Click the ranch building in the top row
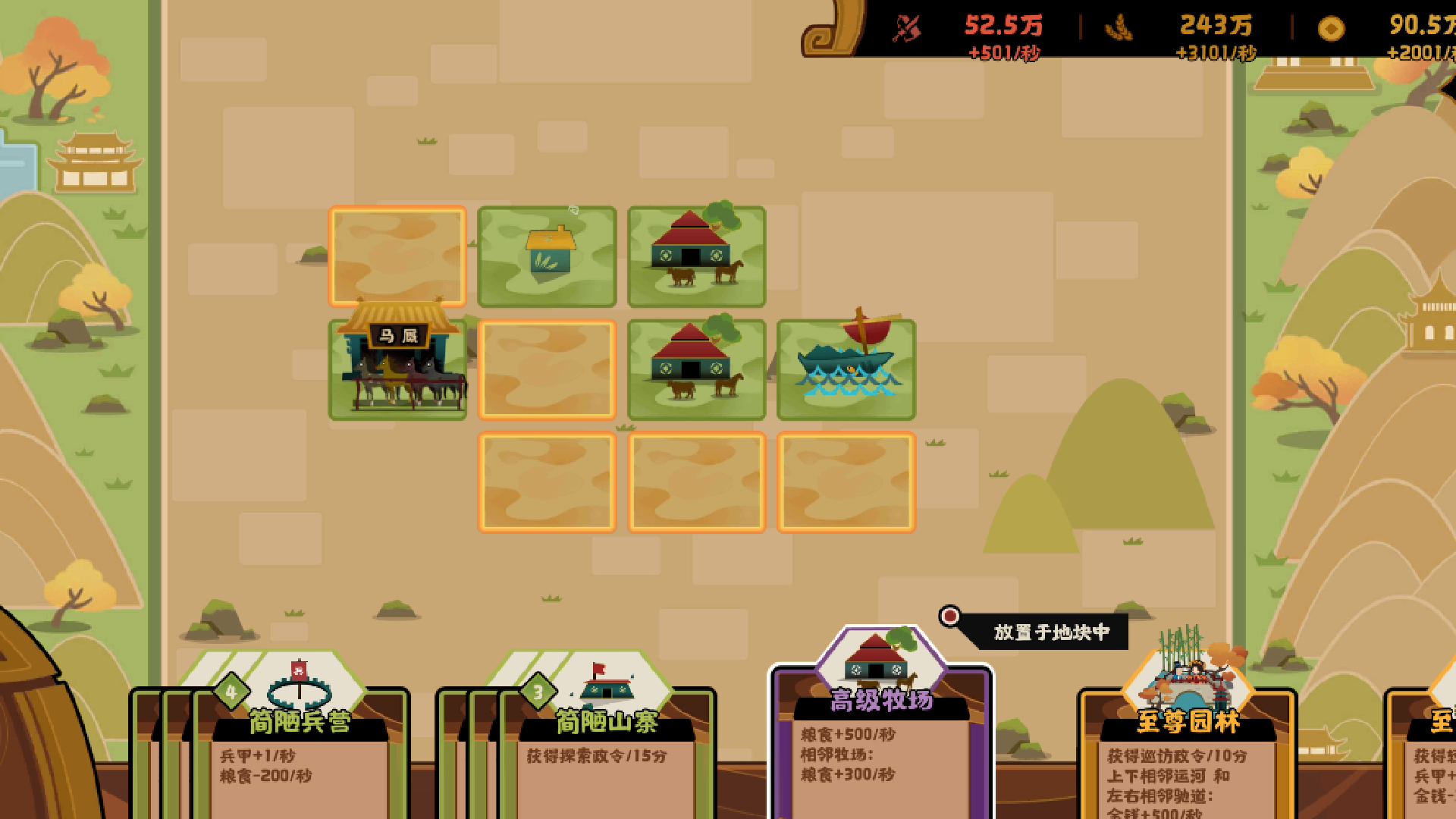 695,258
